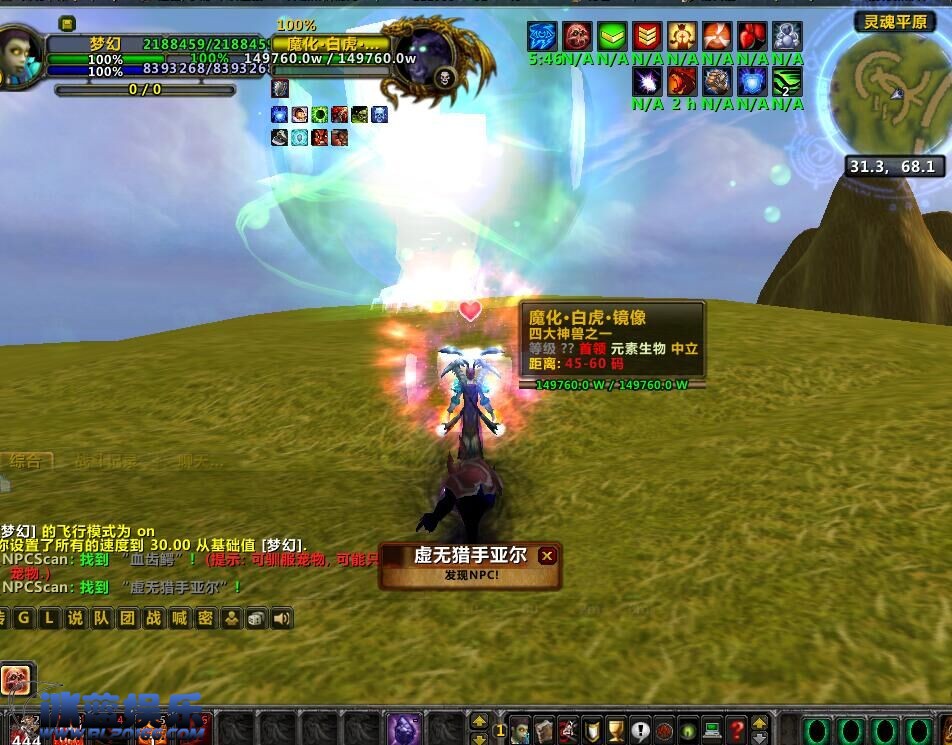Open the gold trophy achievements button
952x745 pixels.
[x=616, y=729]
